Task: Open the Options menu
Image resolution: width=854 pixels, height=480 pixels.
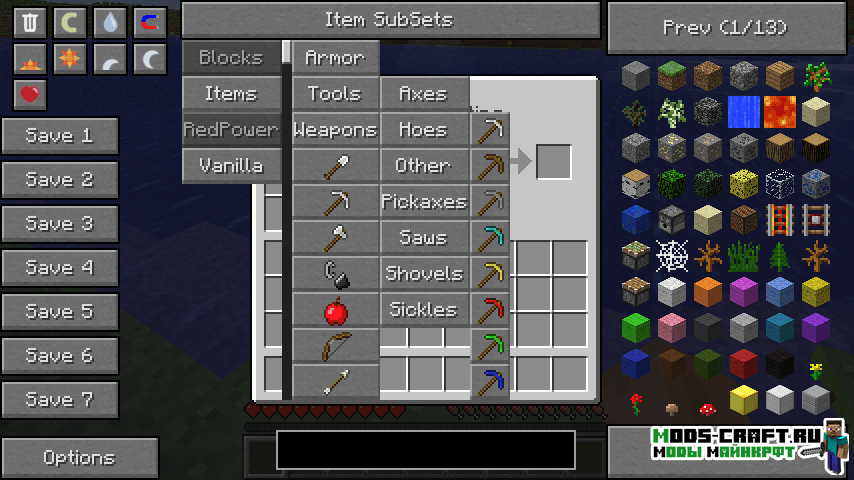Action: (80, 458)
